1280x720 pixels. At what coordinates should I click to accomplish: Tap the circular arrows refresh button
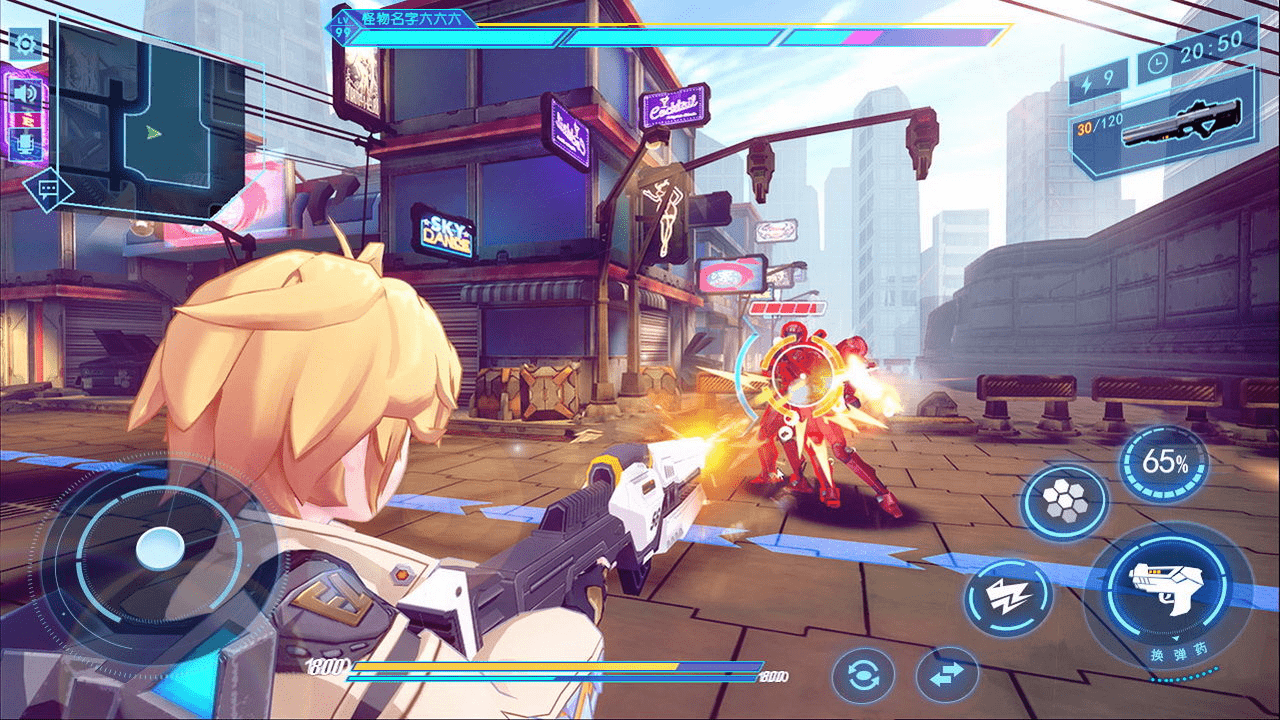(862, 678)
